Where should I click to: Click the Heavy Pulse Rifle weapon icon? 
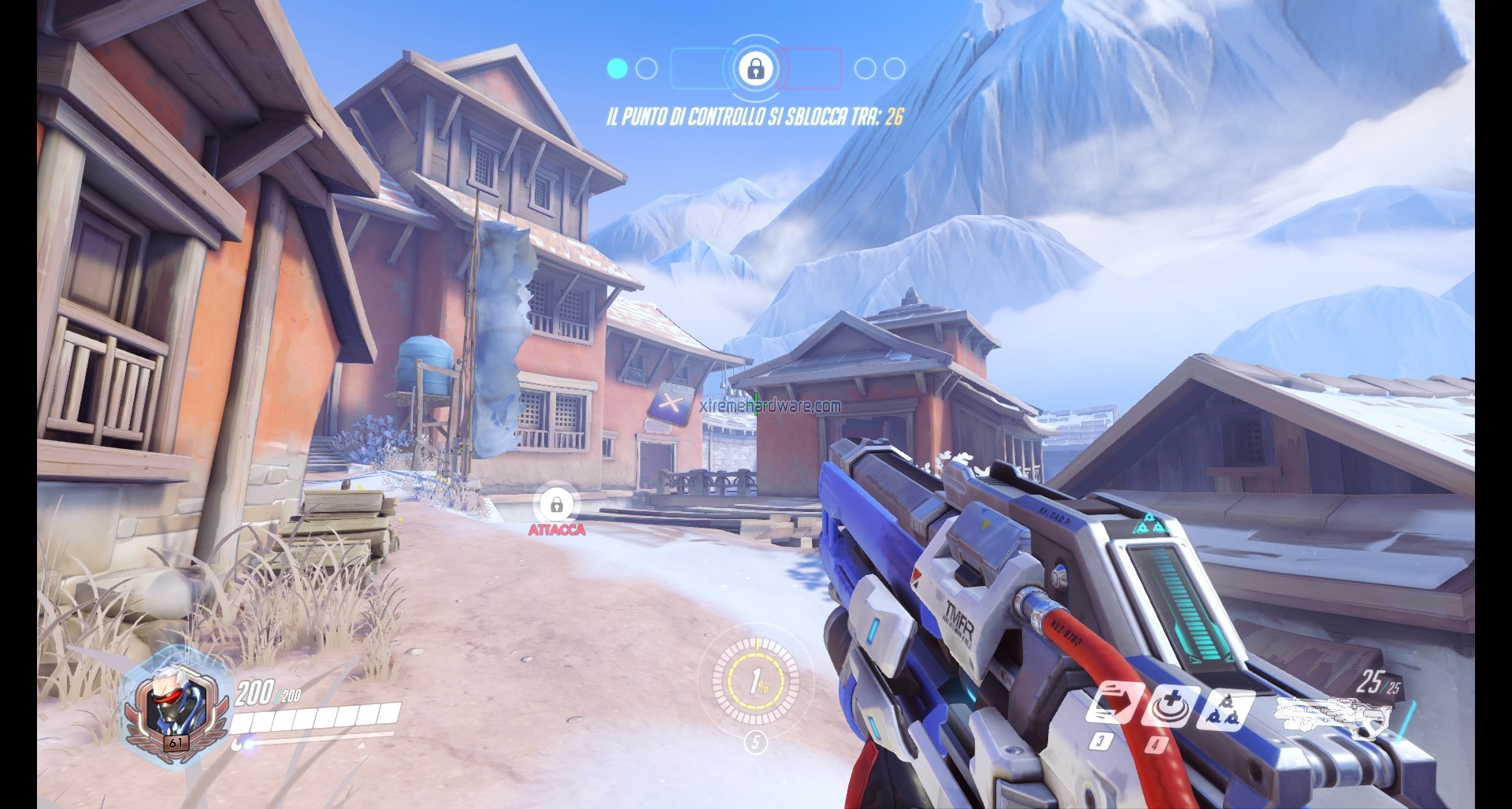pyautogui.click(x=1331, y=713)
